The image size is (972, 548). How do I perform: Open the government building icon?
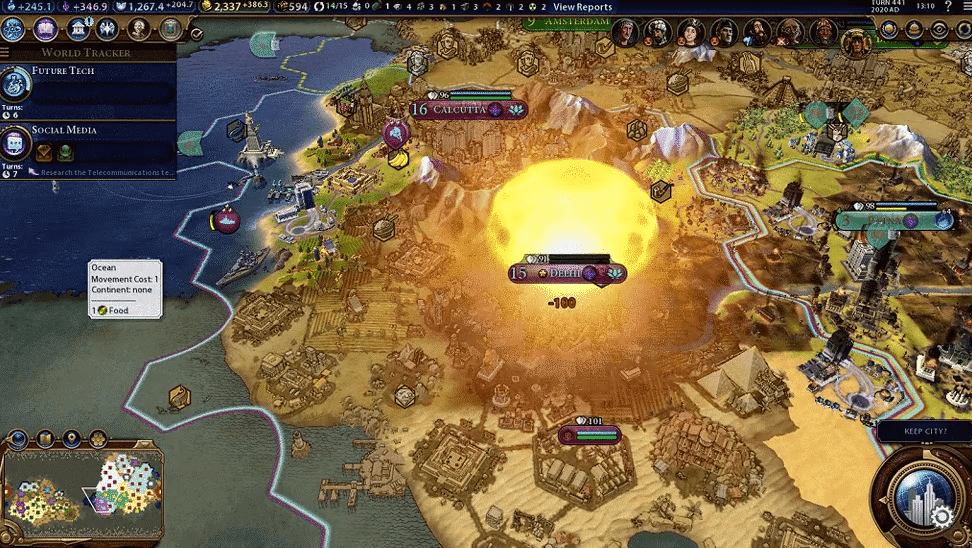pyautogui.click(x=76, y=28)
